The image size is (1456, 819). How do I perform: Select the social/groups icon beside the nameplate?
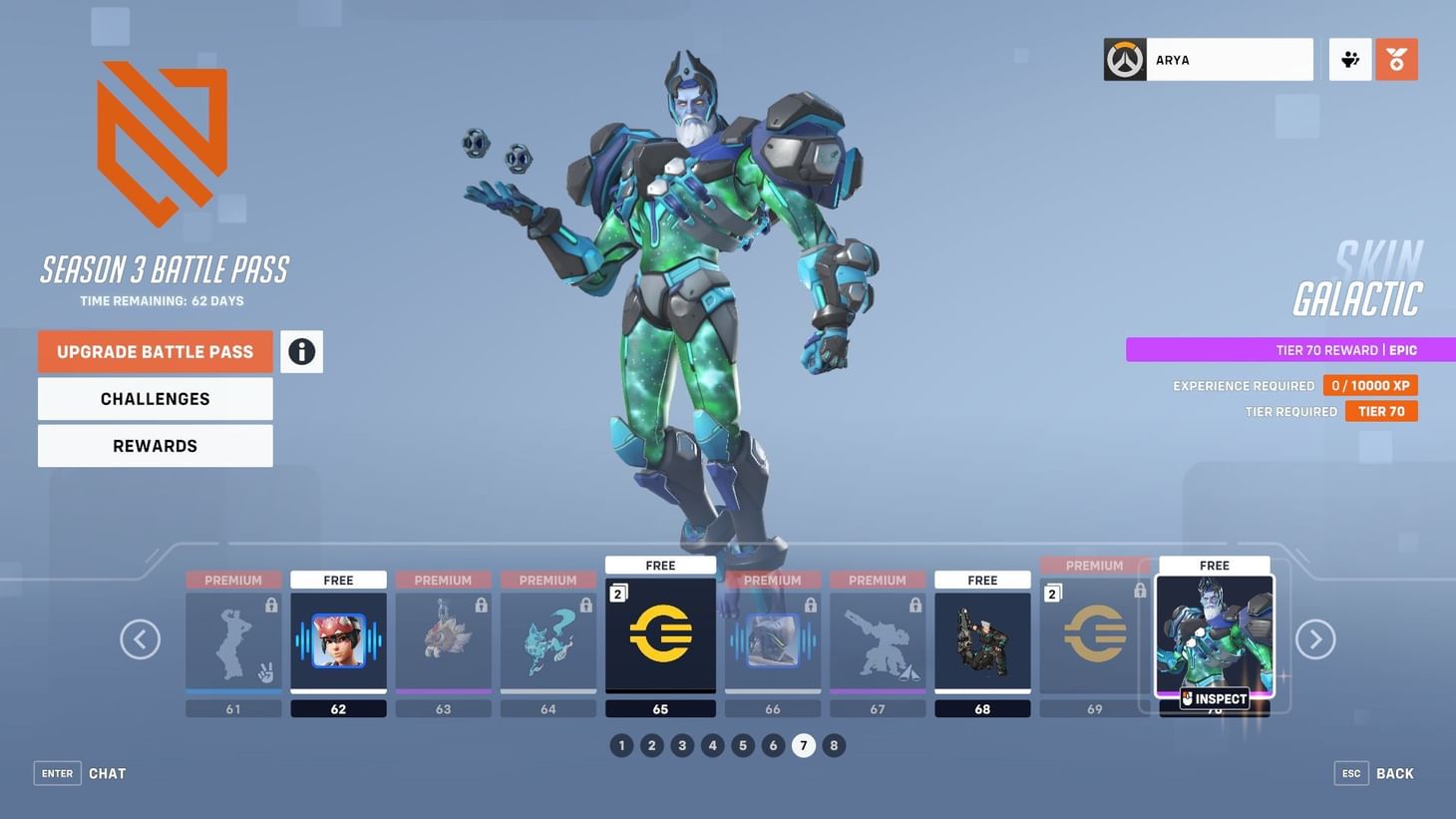coord(1349,59)
